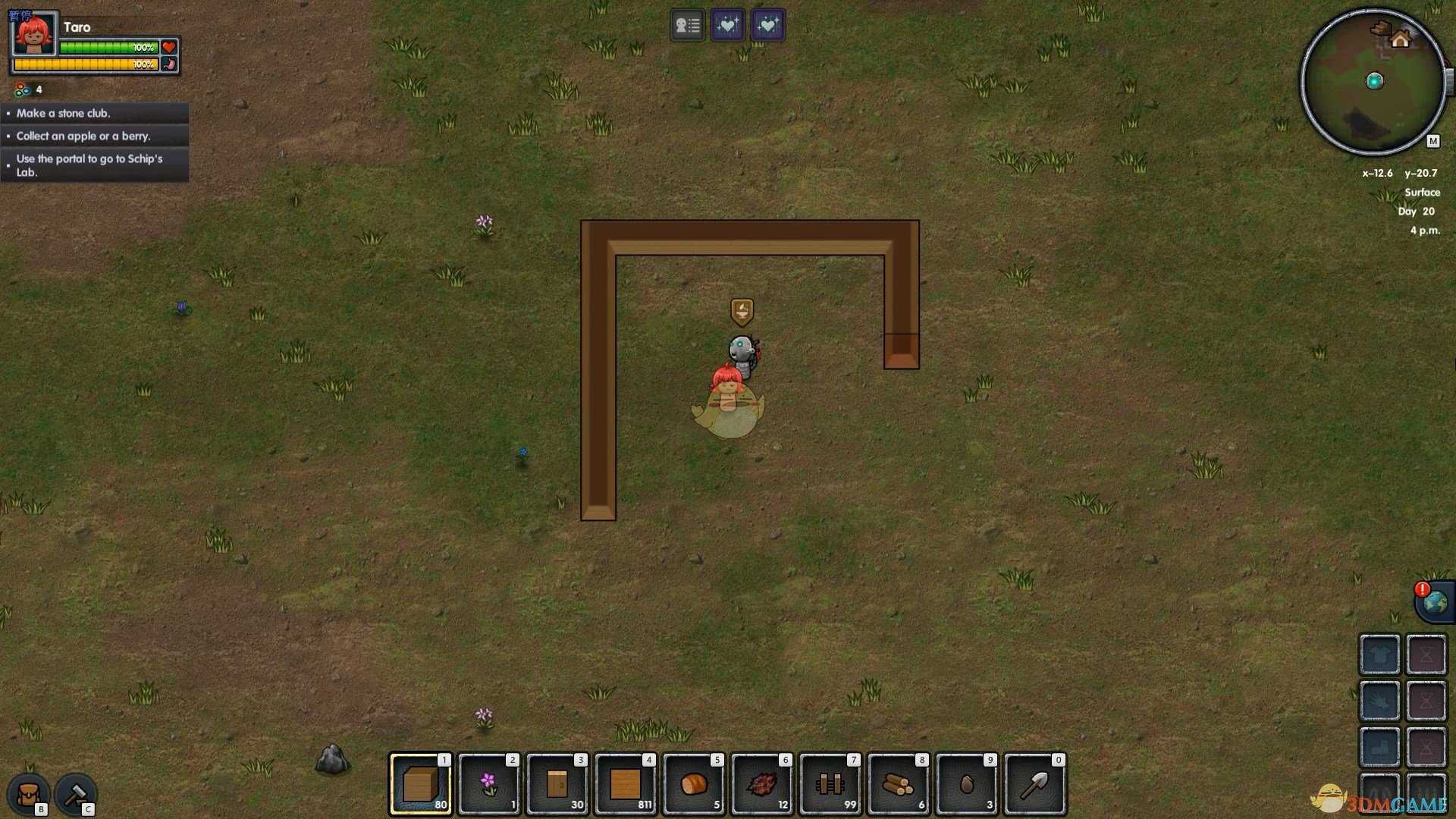
Task: Choose the wooden door in the hotbar
Action: pos(557,784)
